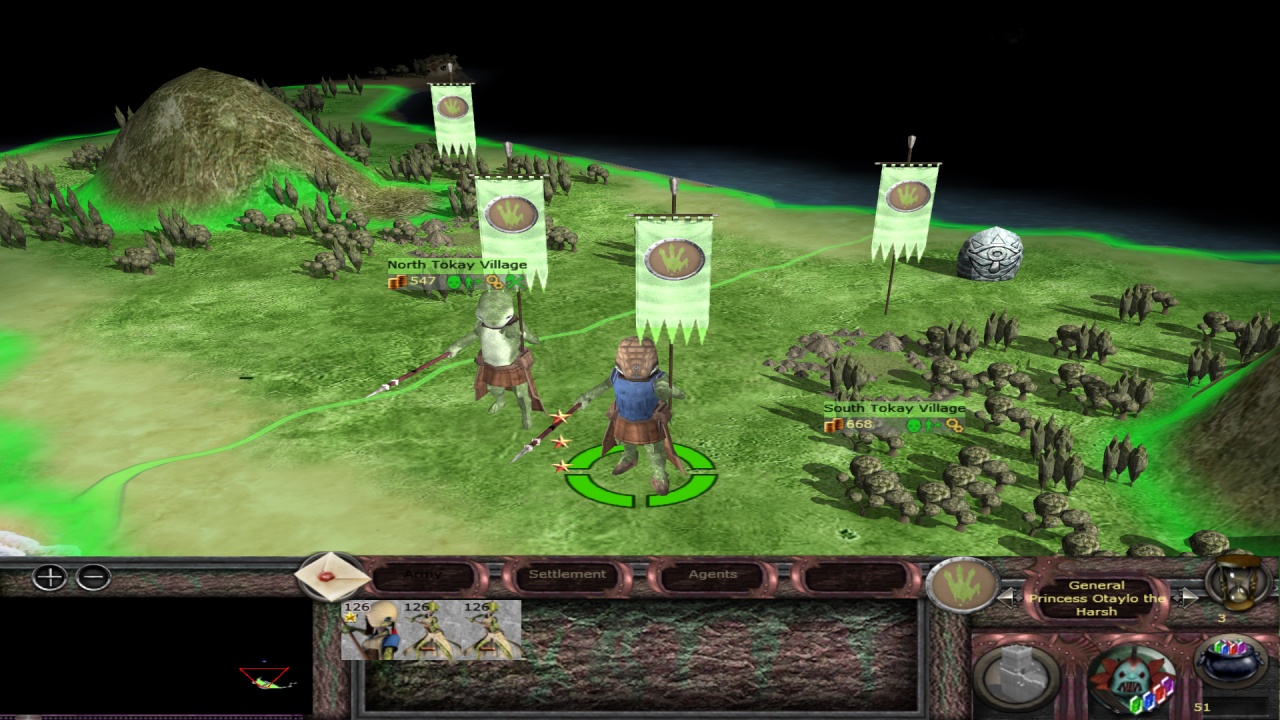The width and height of the screenshot is (1280, 720).
Task: Click the green hand faction emblem button
Action: tap(962, 585)
